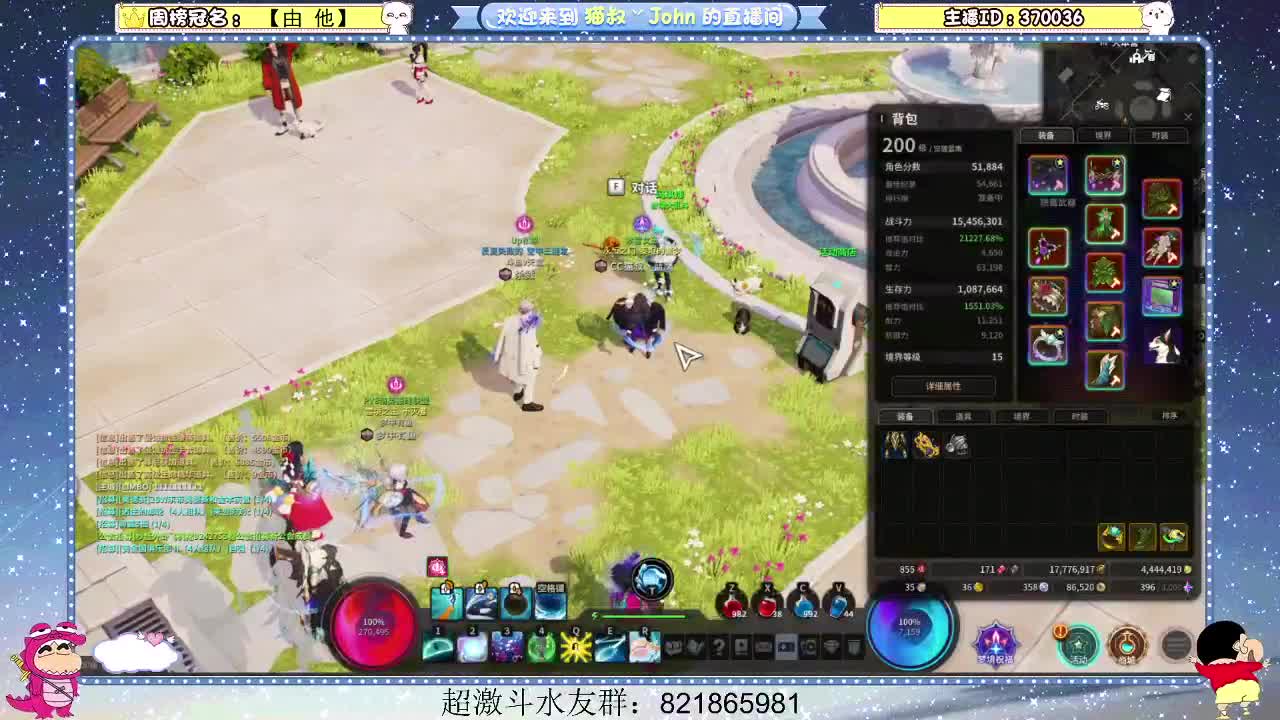Click the 排序 sort button in the inventory
This screenshot has width=1280, height=720.
[1170, 416]
